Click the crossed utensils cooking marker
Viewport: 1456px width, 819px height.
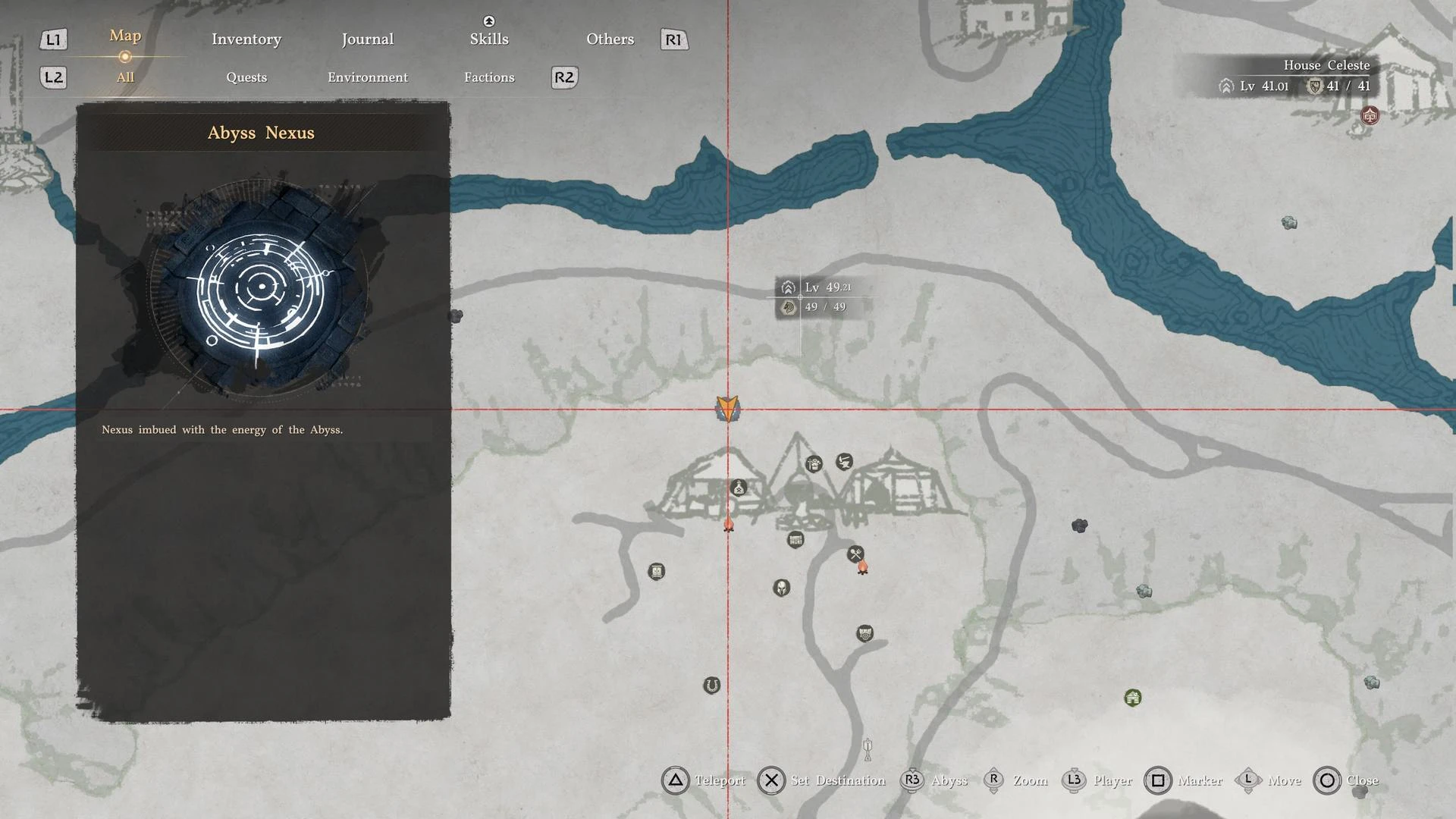[x=855, y=554]
